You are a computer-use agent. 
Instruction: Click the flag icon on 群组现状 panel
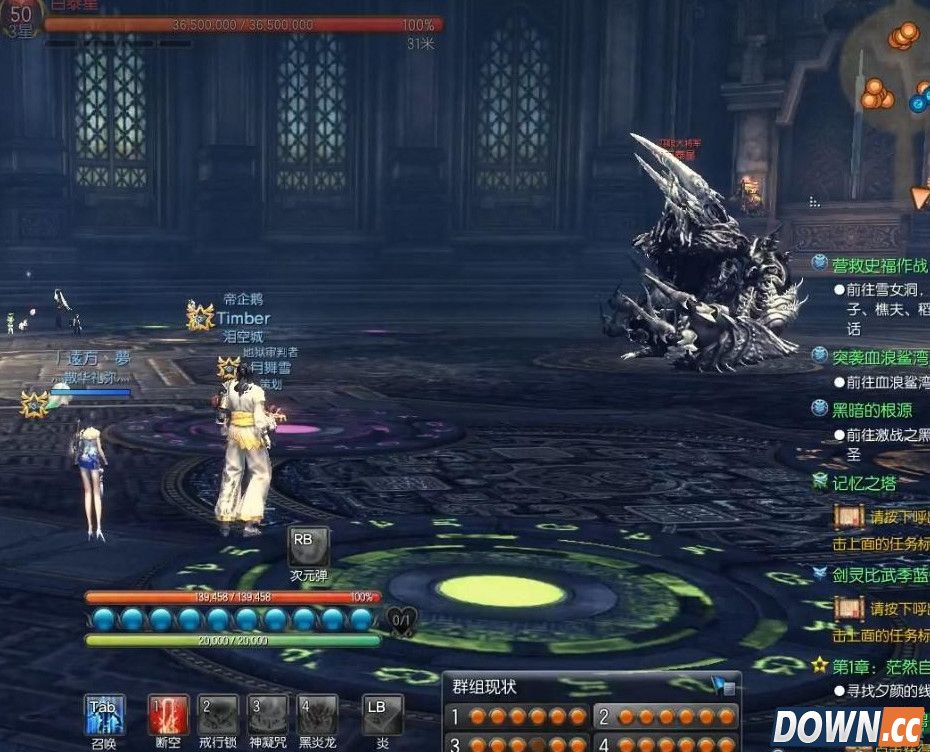(722, 686)
